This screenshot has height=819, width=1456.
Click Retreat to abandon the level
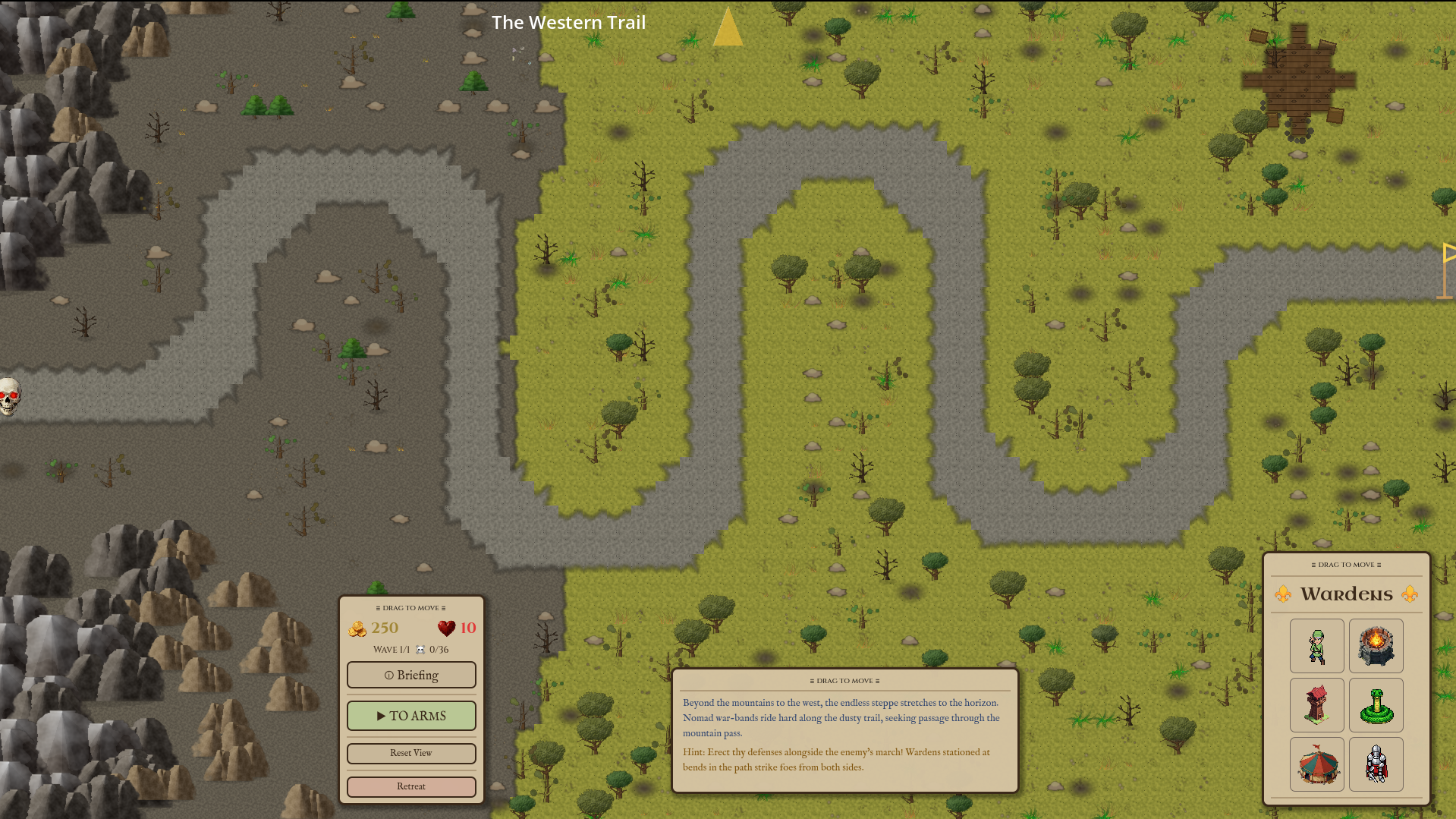411,786
